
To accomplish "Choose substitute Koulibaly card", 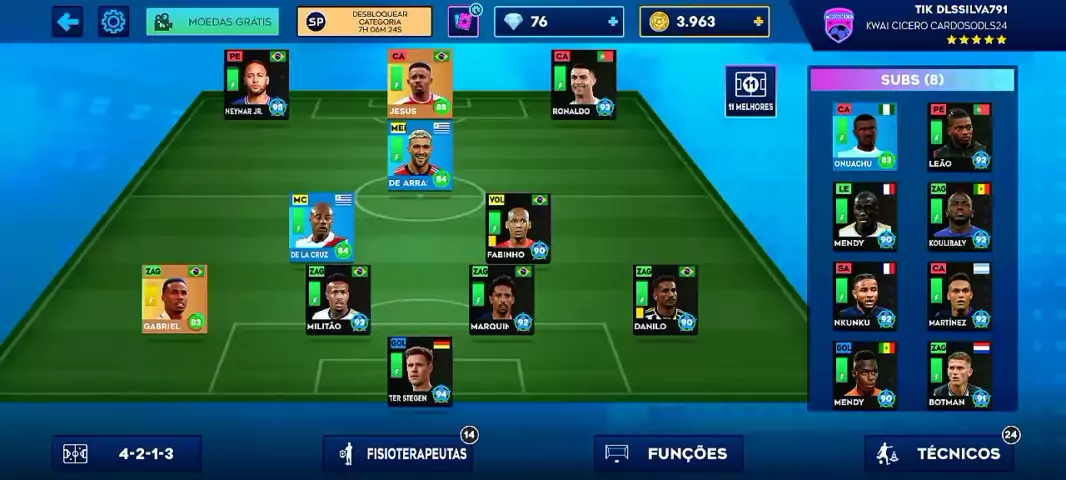I will click(959, 215).
